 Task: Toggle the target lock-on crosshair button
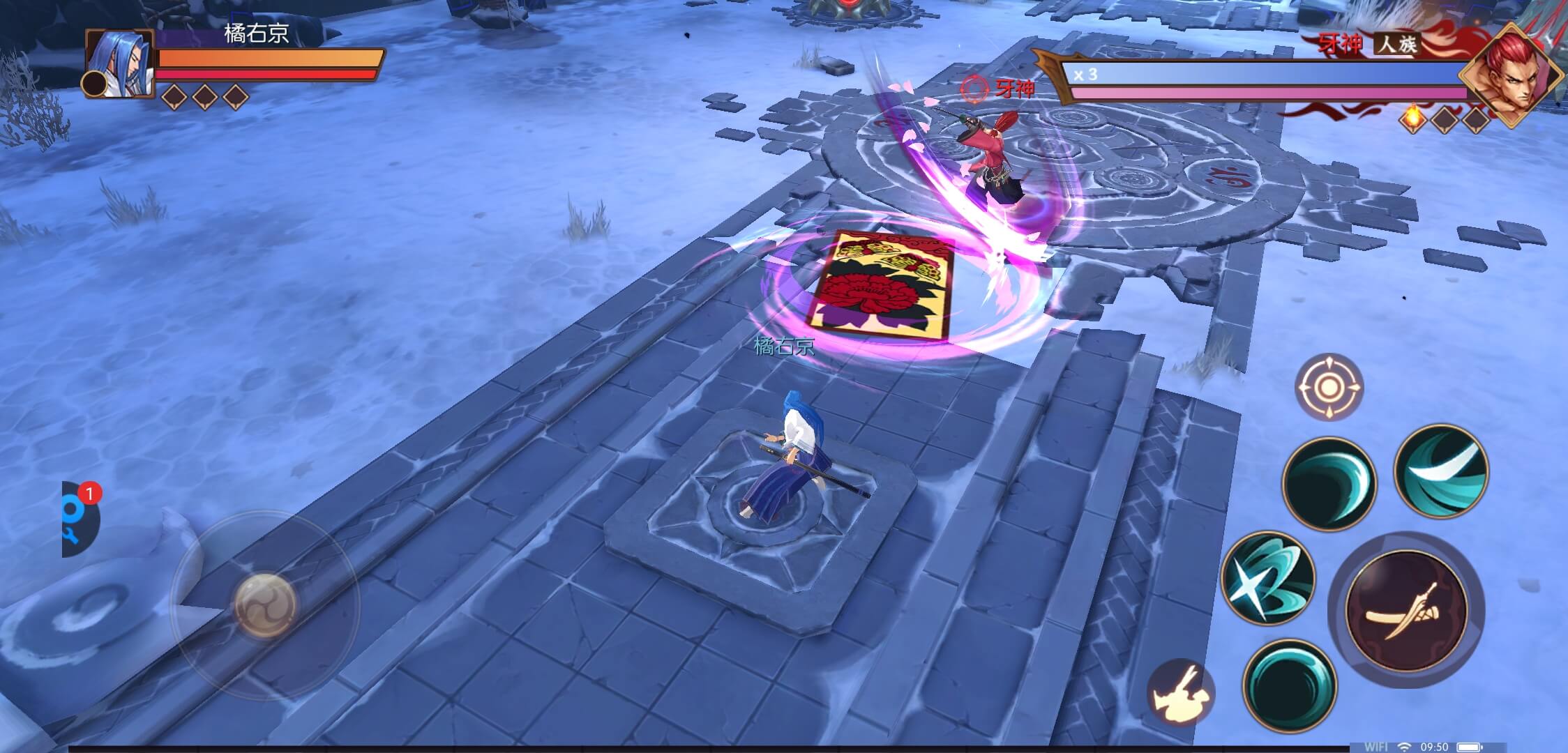coord(1329,387)
